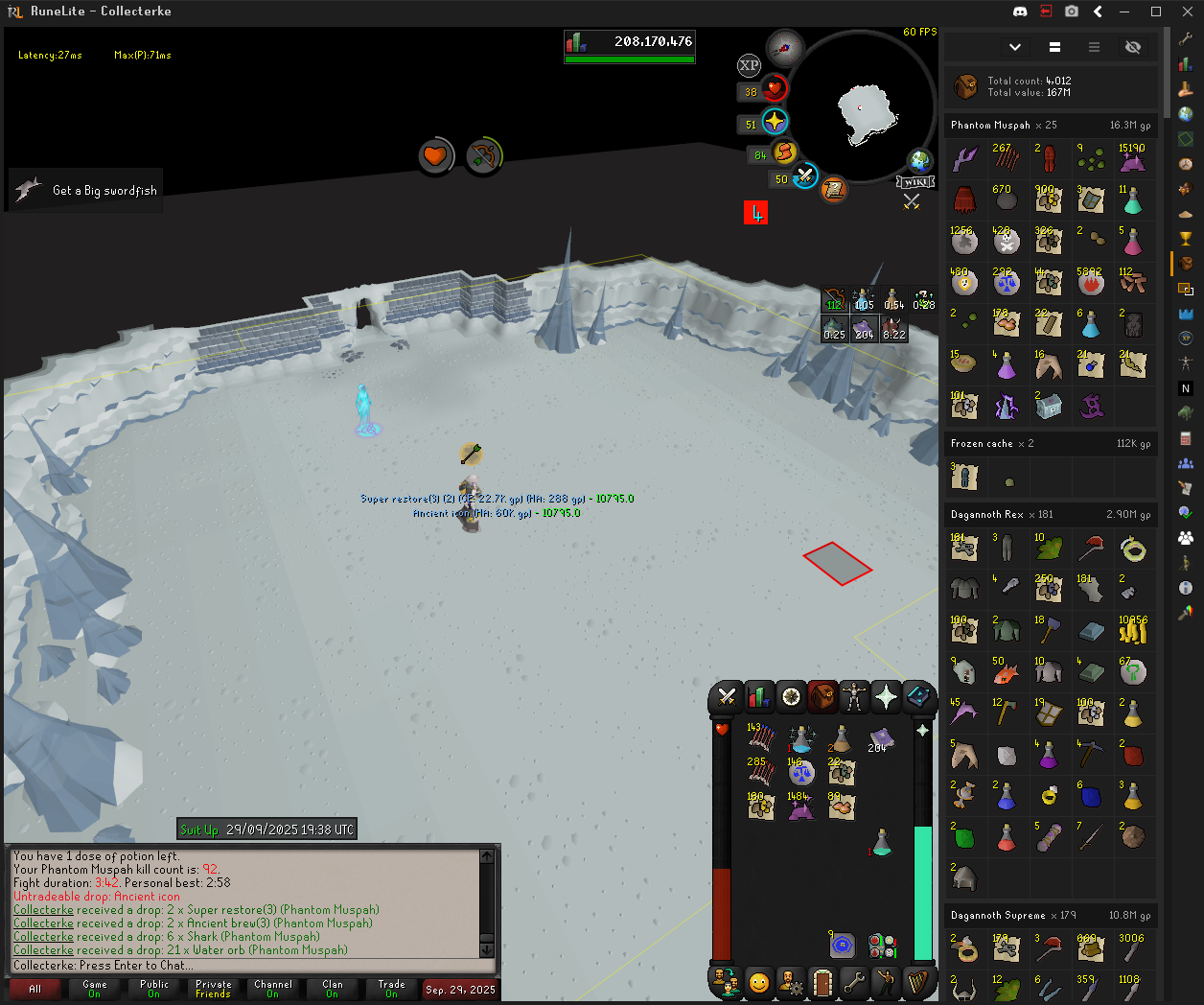Viewport: 1204px width, 1005px height.
Task: Open the activity adviser scroll orb
Action: (x=834, y=189)
